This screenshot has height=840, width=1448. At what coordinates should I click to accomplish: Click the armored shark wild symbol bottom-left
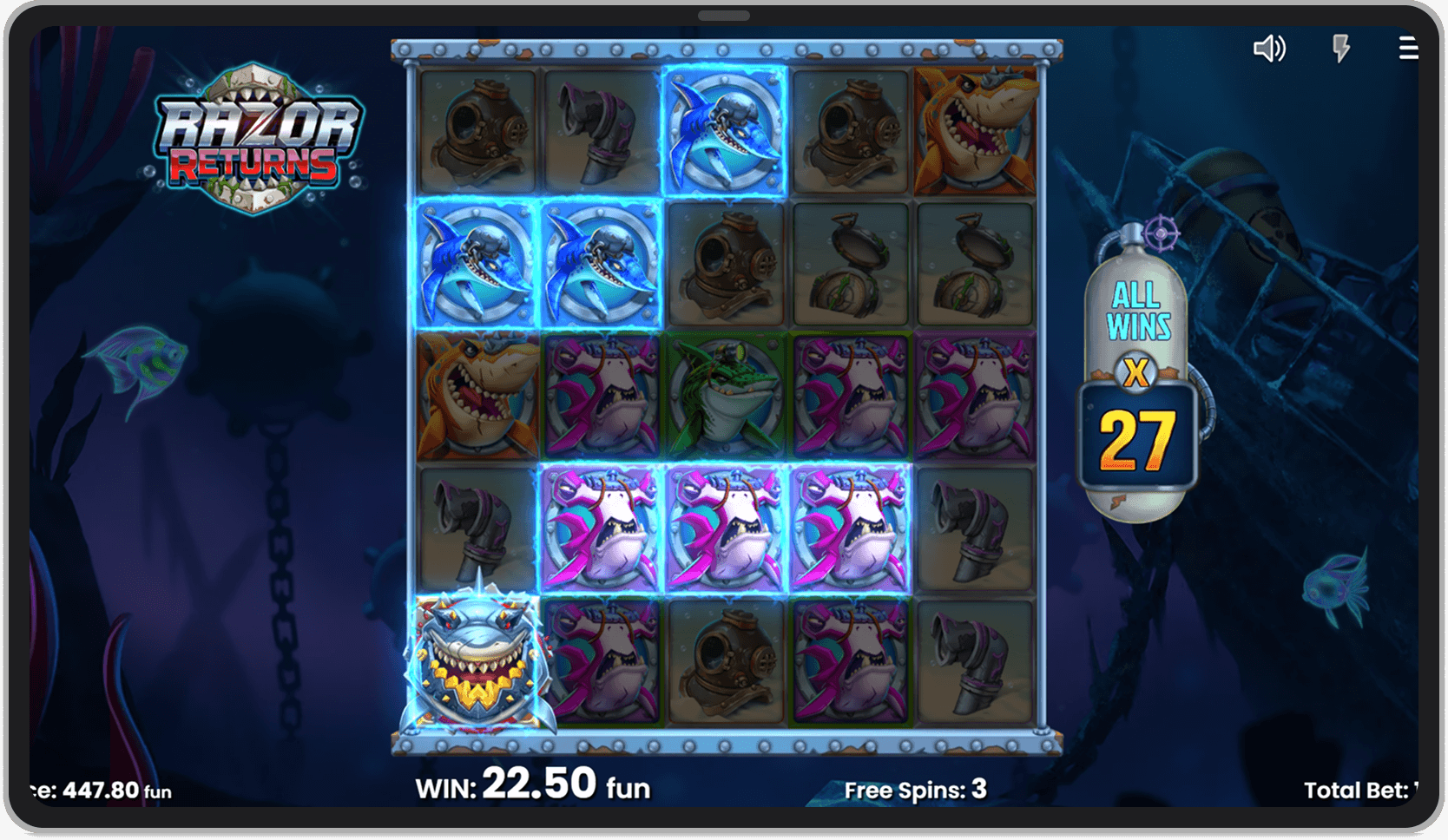[x=476, y=664]
